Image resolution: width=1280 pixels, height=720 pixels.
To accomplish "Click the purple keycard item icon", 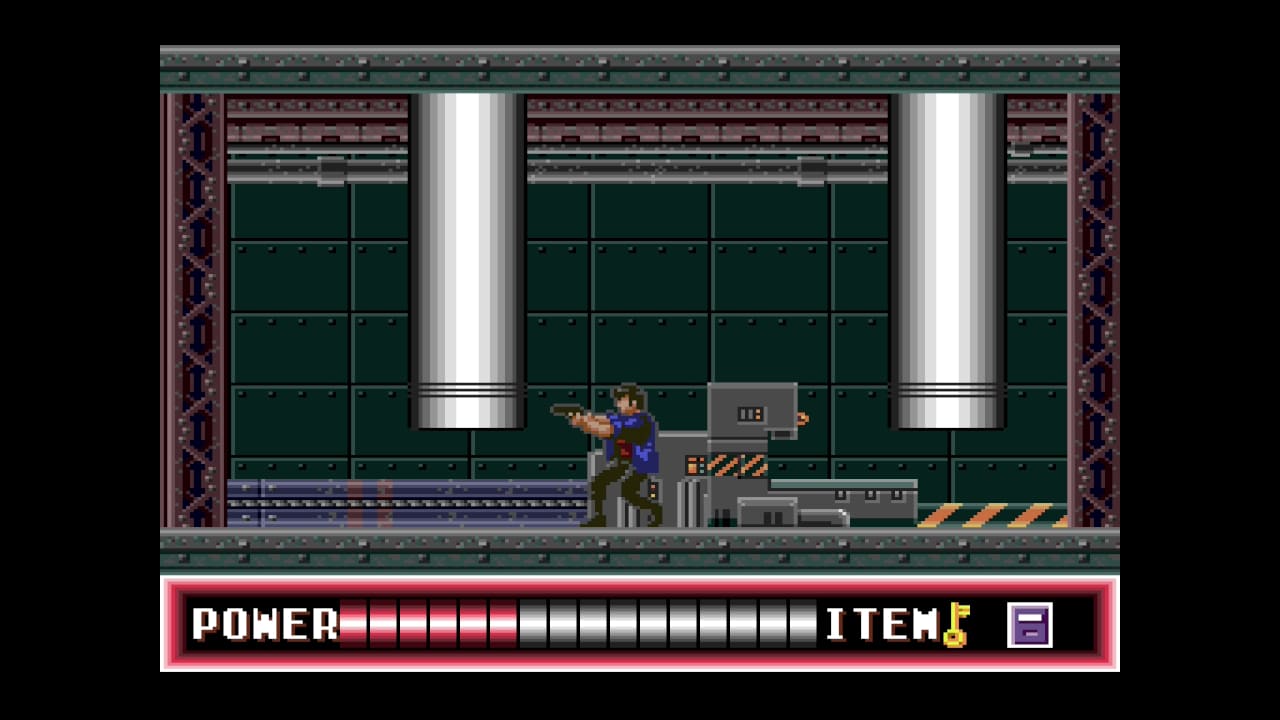I will pyautogui.click(x=1029, y=625).
